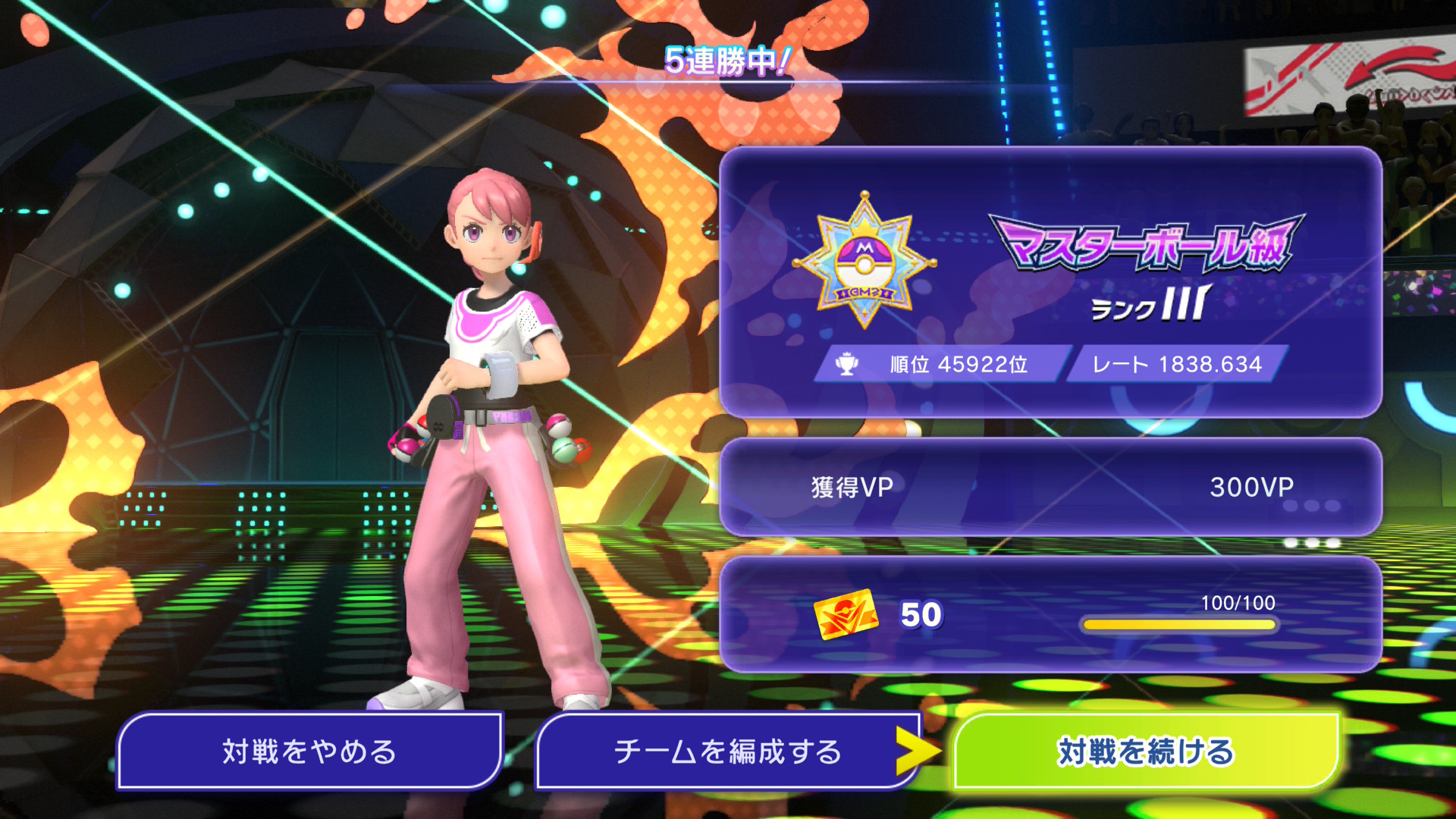The height and width of the screenshot is (819, 1456).
Task: Open チームを編成する team editing
Action: 726,752
